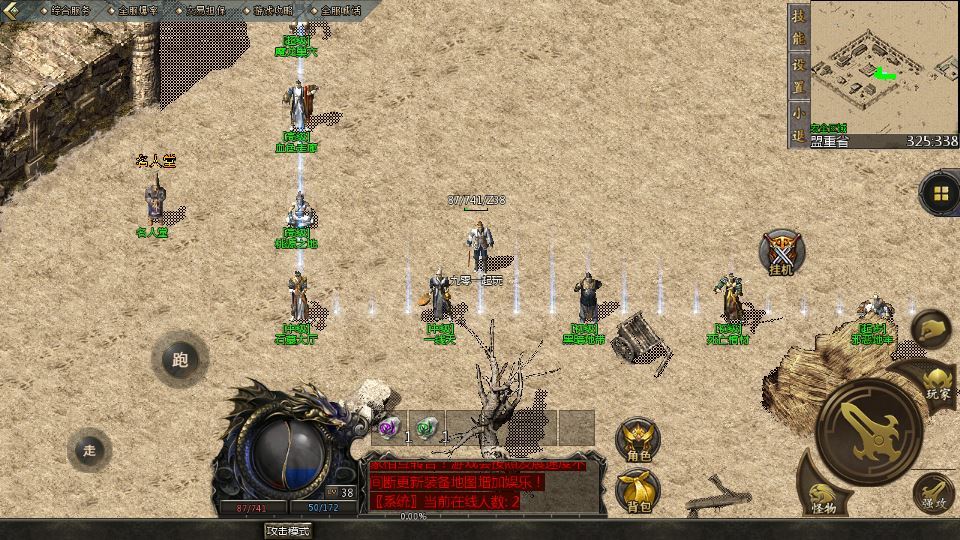
Task: Select the 交易担保 top bar entry
Action: coord(208,10)
